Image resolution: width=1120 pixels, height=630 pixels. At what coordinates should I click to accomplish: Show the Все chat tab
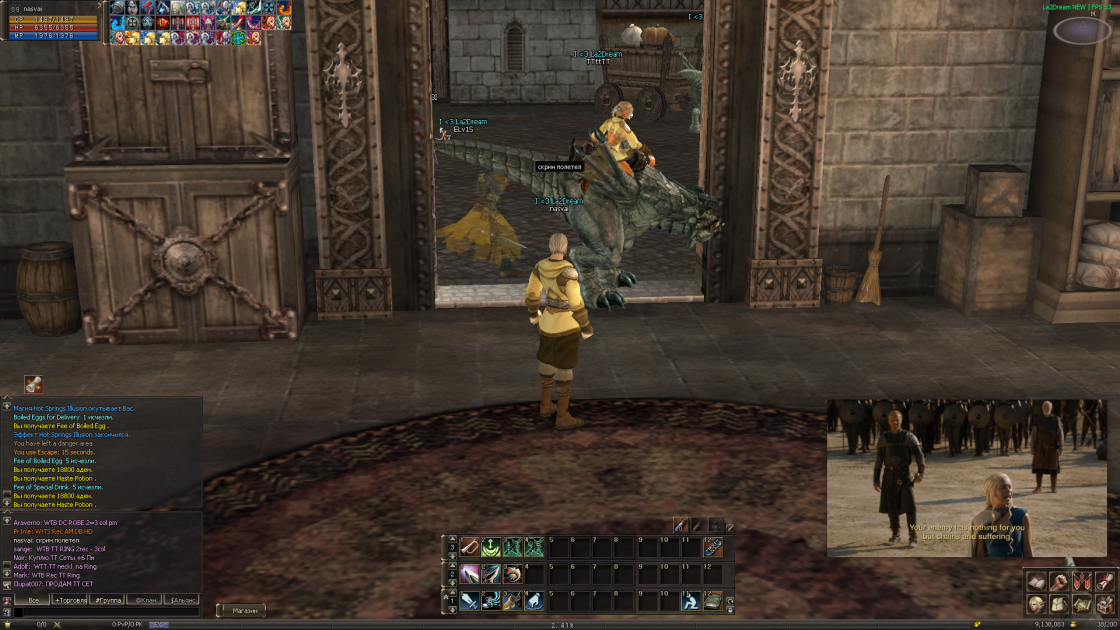(x=34, y=600)
